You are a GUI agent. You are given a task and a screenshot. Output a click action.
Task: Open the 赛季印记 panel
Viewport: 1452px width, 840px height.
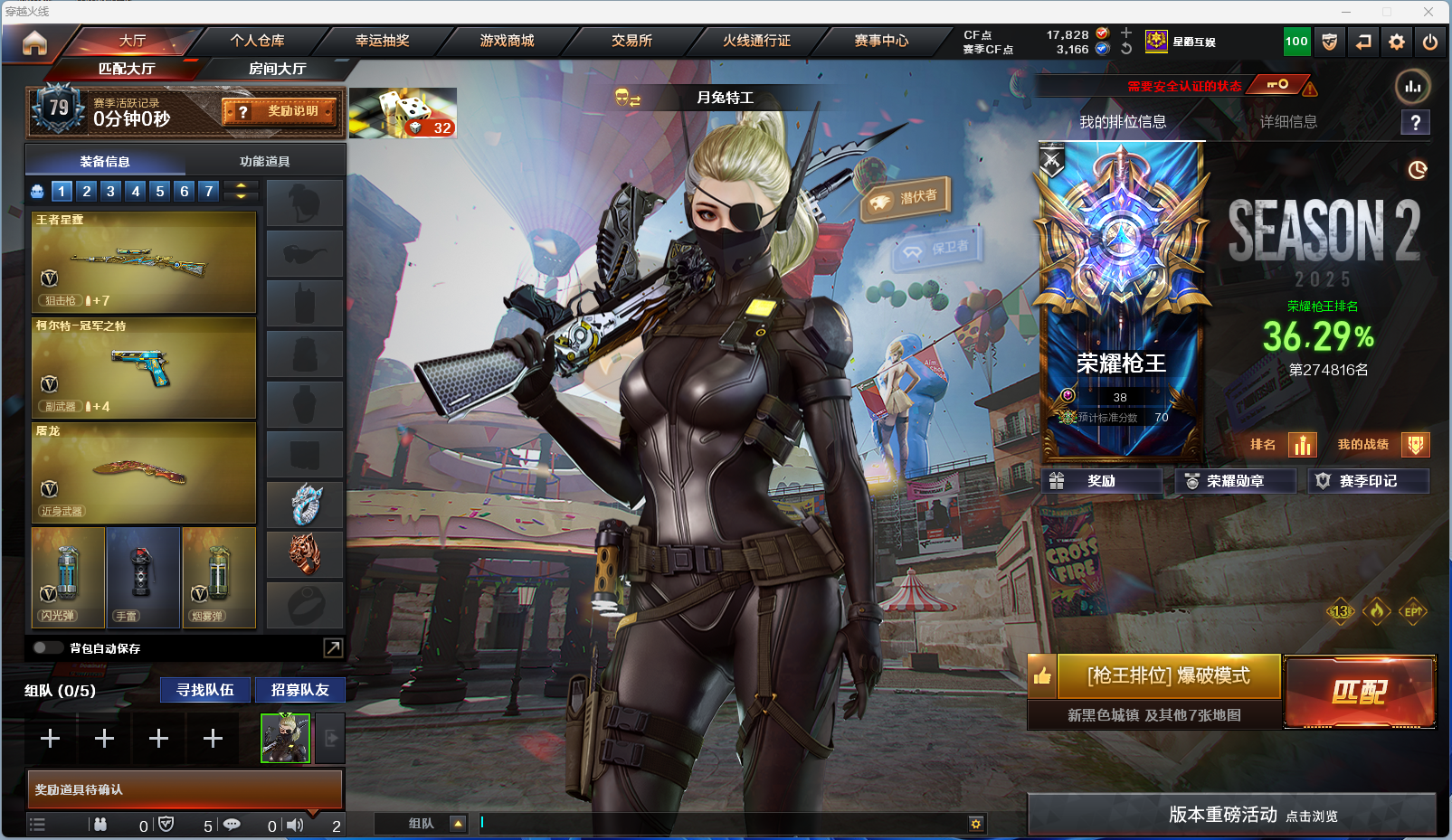[1368, 481]
